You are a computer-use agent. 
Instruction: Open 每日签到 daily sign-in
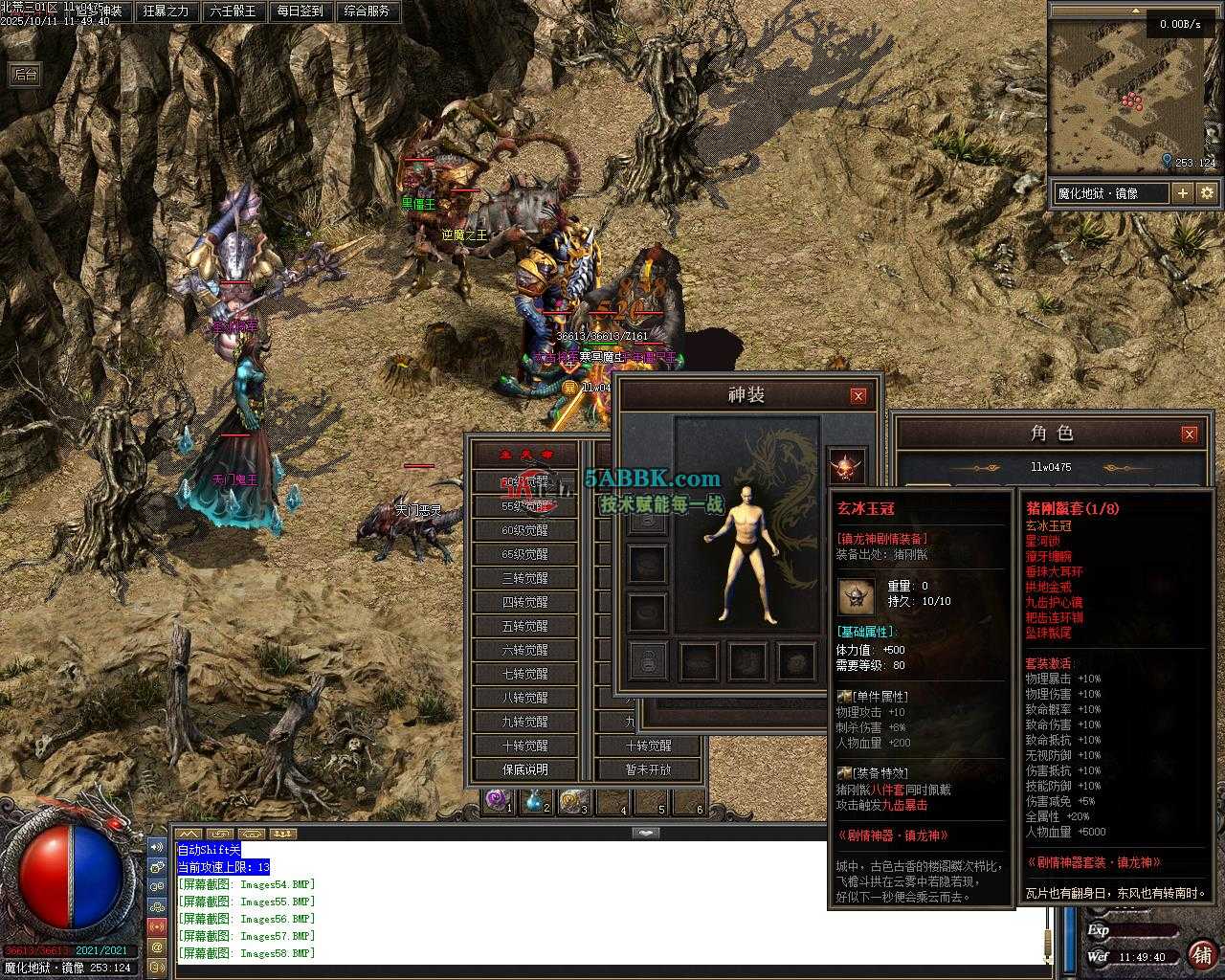pos(300,11)
